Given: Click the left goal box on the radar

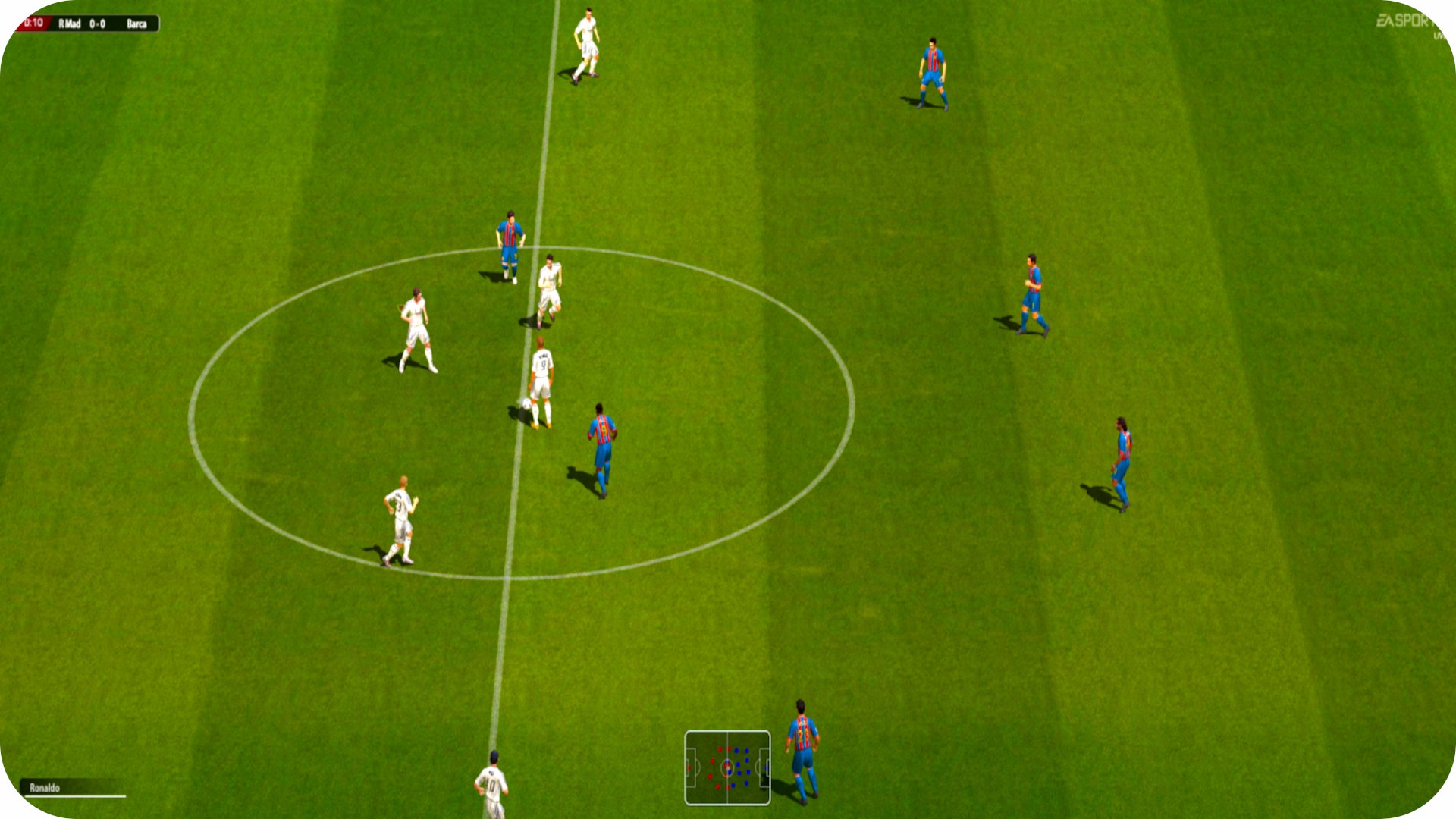Looking at the screenshot, I should (691, 767).
